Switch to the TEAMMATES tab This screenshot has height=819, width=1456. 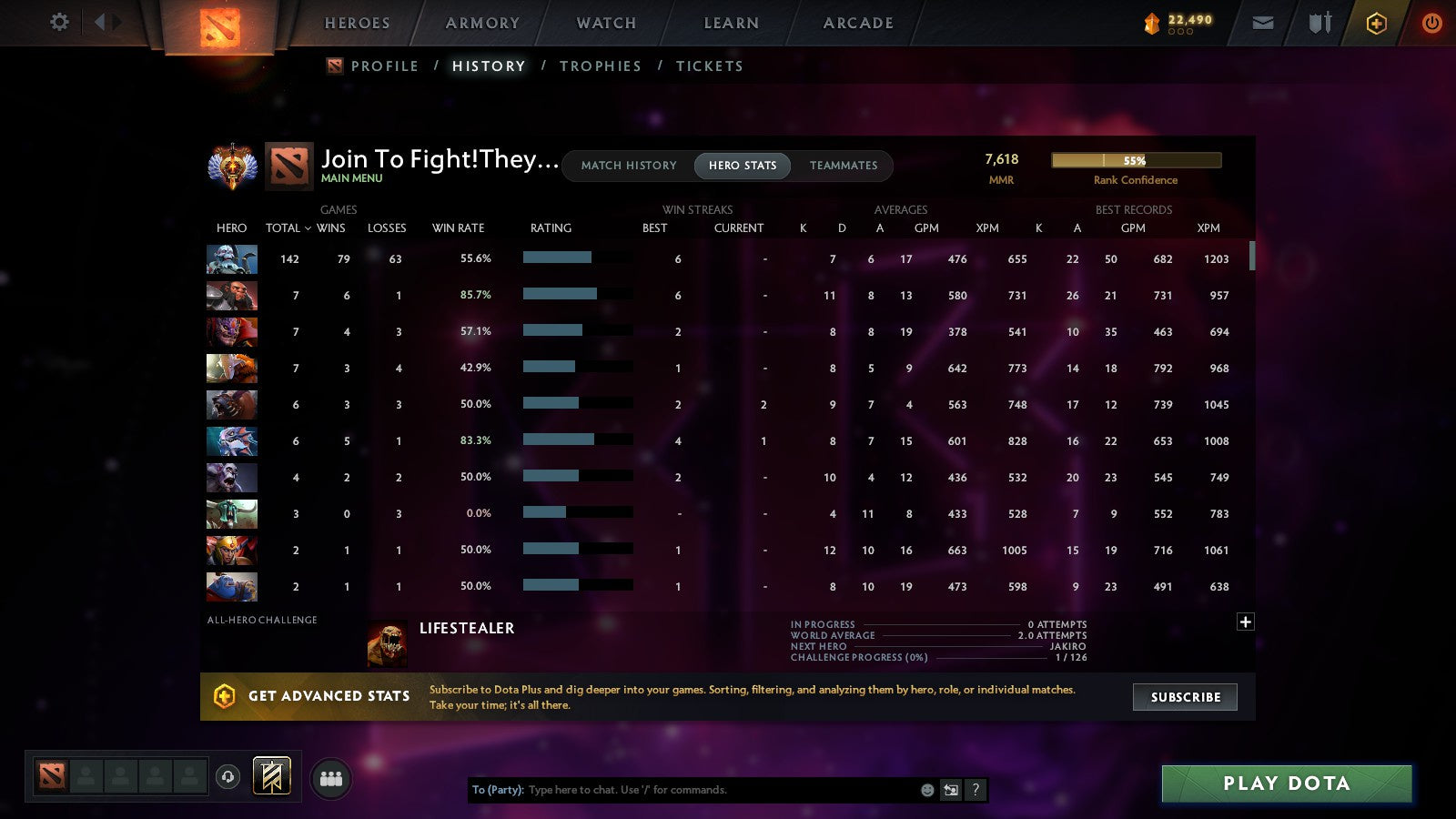(x=844, y=166)
